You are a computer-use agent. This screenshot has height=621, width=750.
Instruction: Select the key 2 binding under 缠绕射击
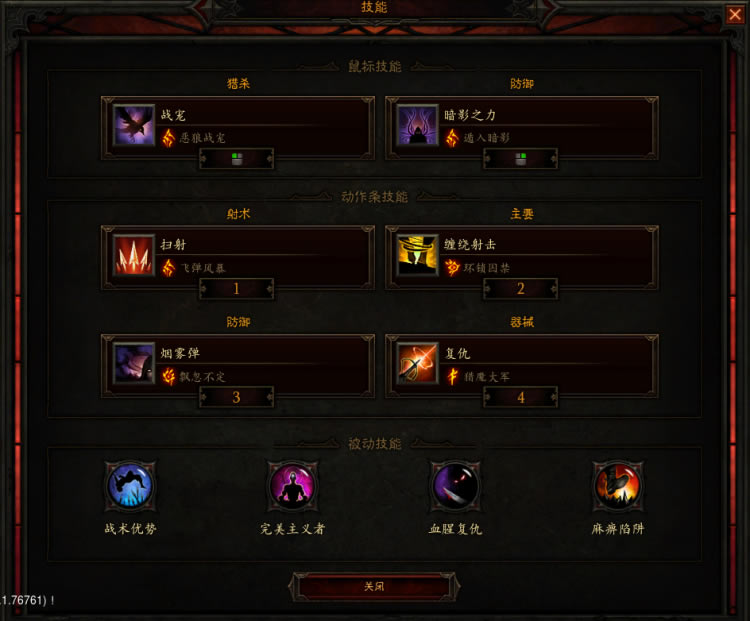pos(521,289)
